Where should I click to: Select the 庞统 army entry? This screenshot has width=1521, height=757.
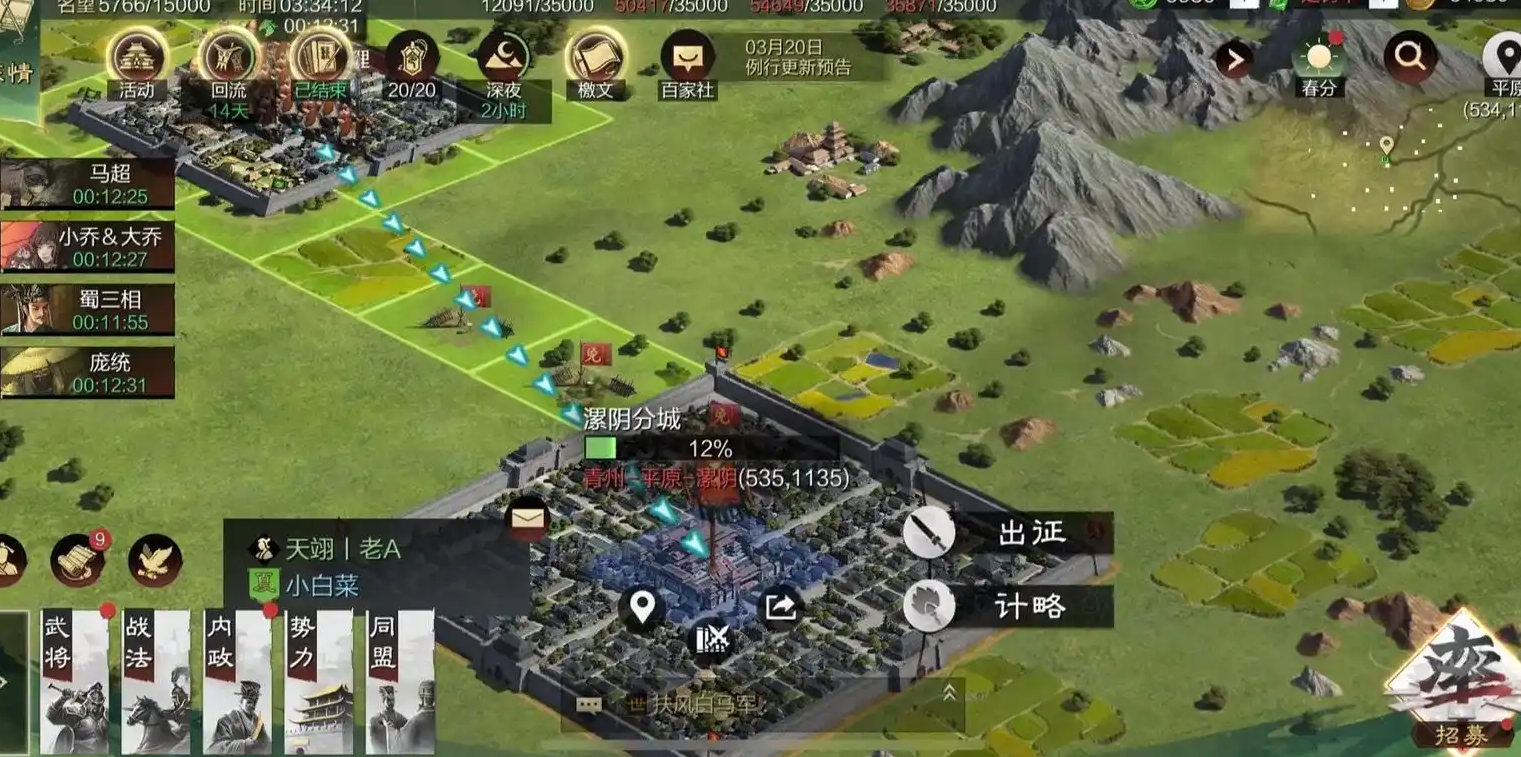[x=88, y=373]
